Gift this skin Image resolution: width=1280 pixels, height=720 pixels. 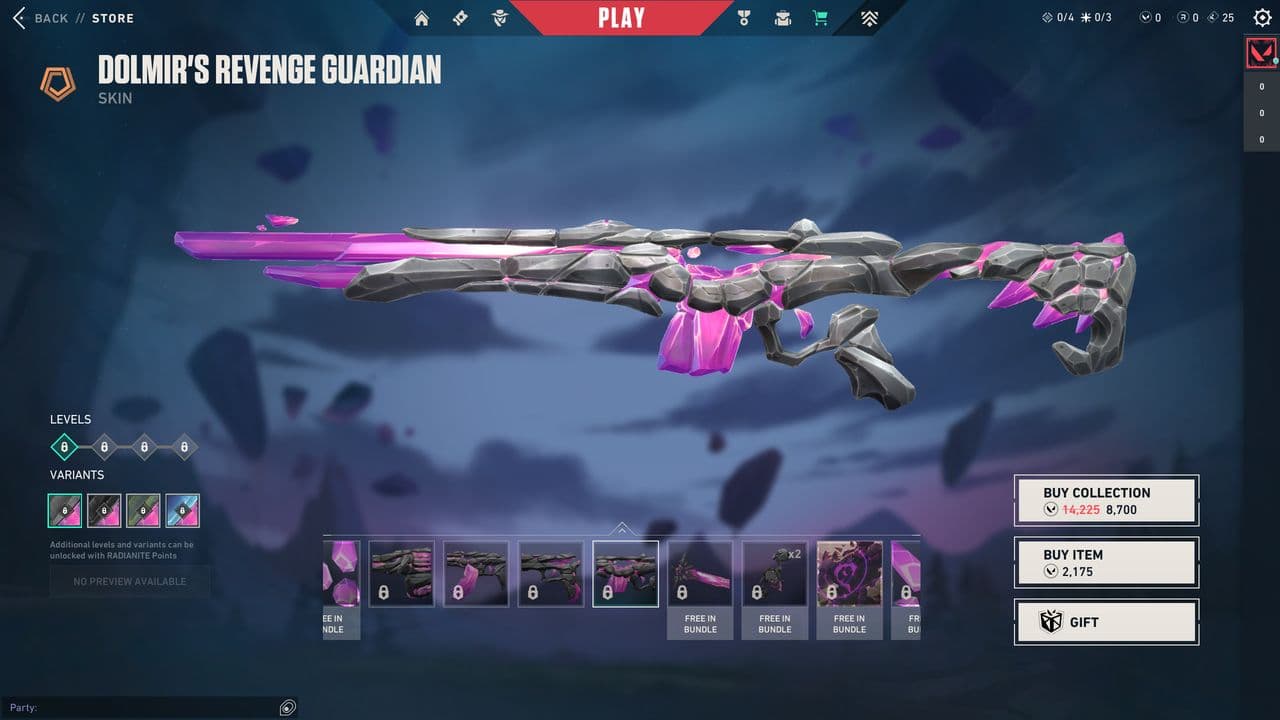(1106, 622)
